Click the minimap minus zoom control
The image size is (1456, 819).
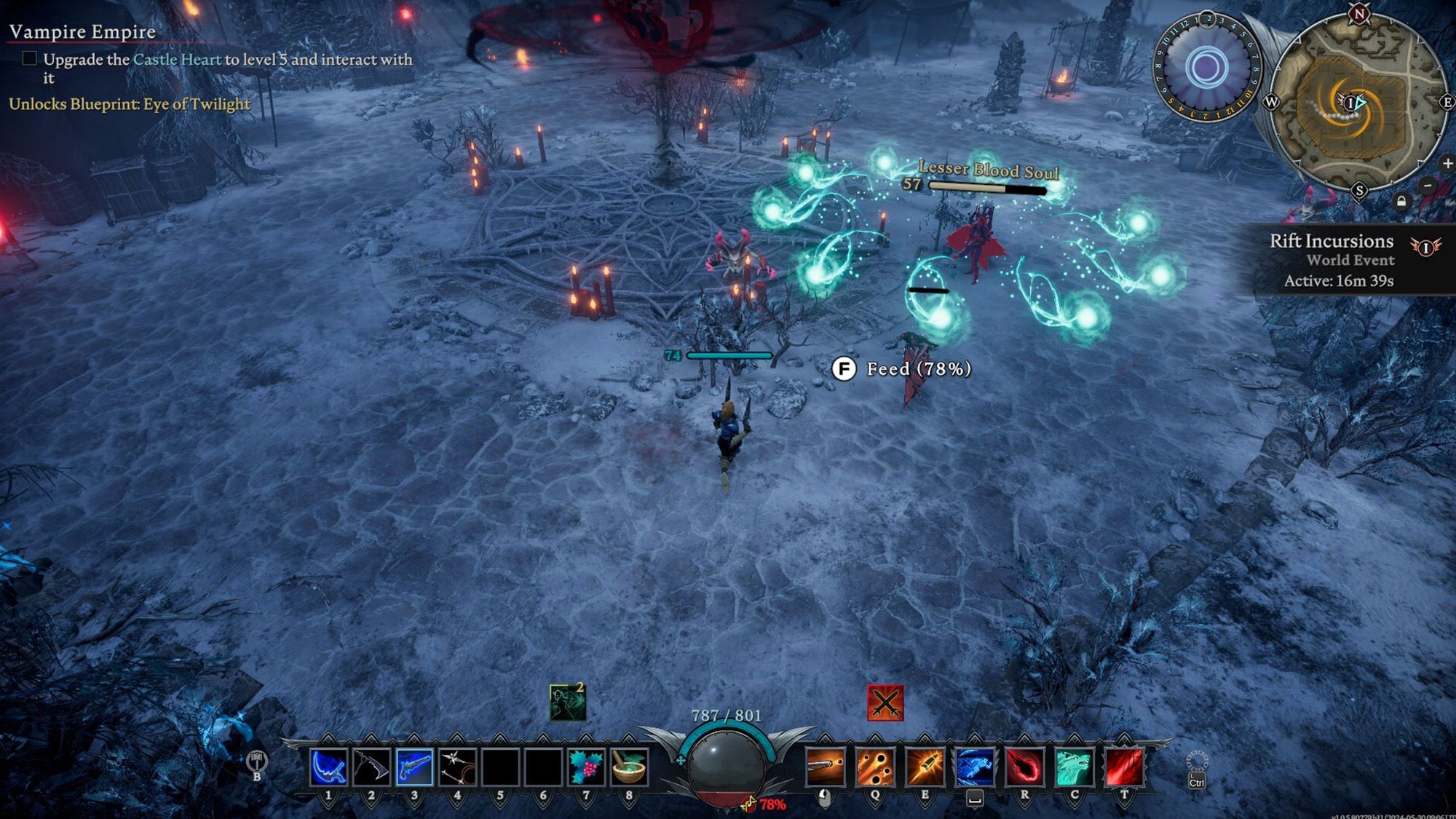point(1427,186)
